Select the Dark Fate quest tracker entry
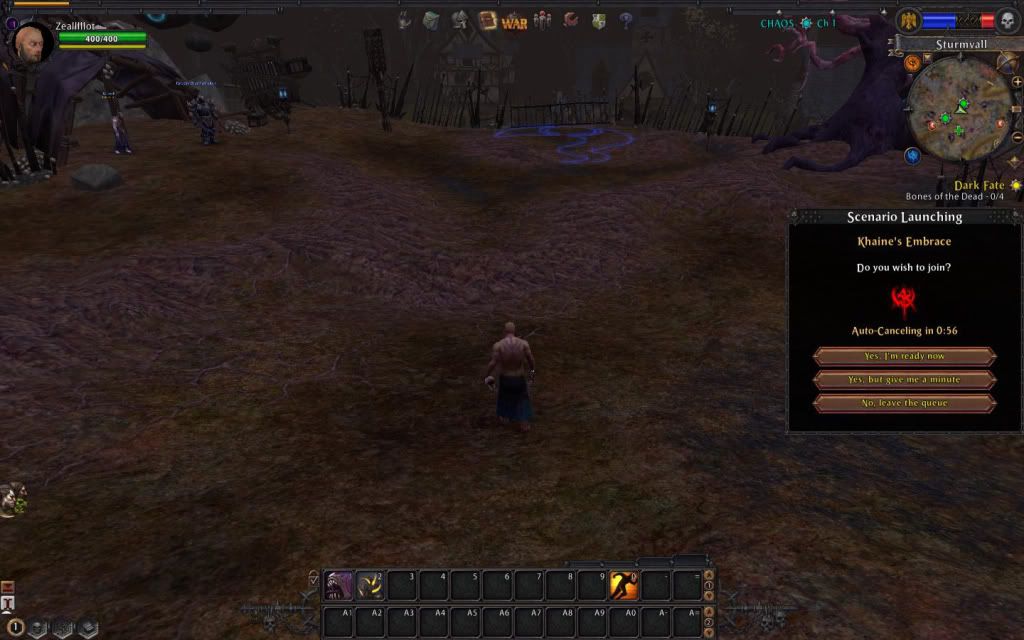 click(978, 185)
